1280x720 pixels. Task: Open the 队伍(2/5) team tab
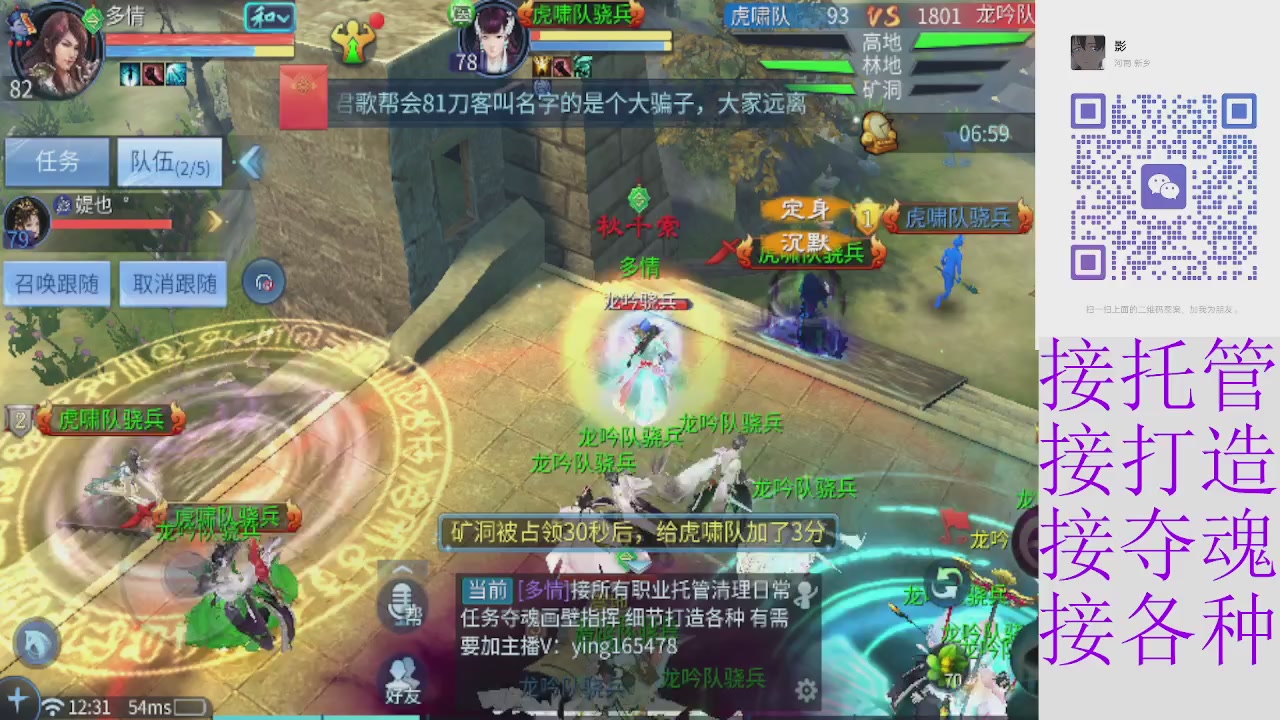(168, 163)
